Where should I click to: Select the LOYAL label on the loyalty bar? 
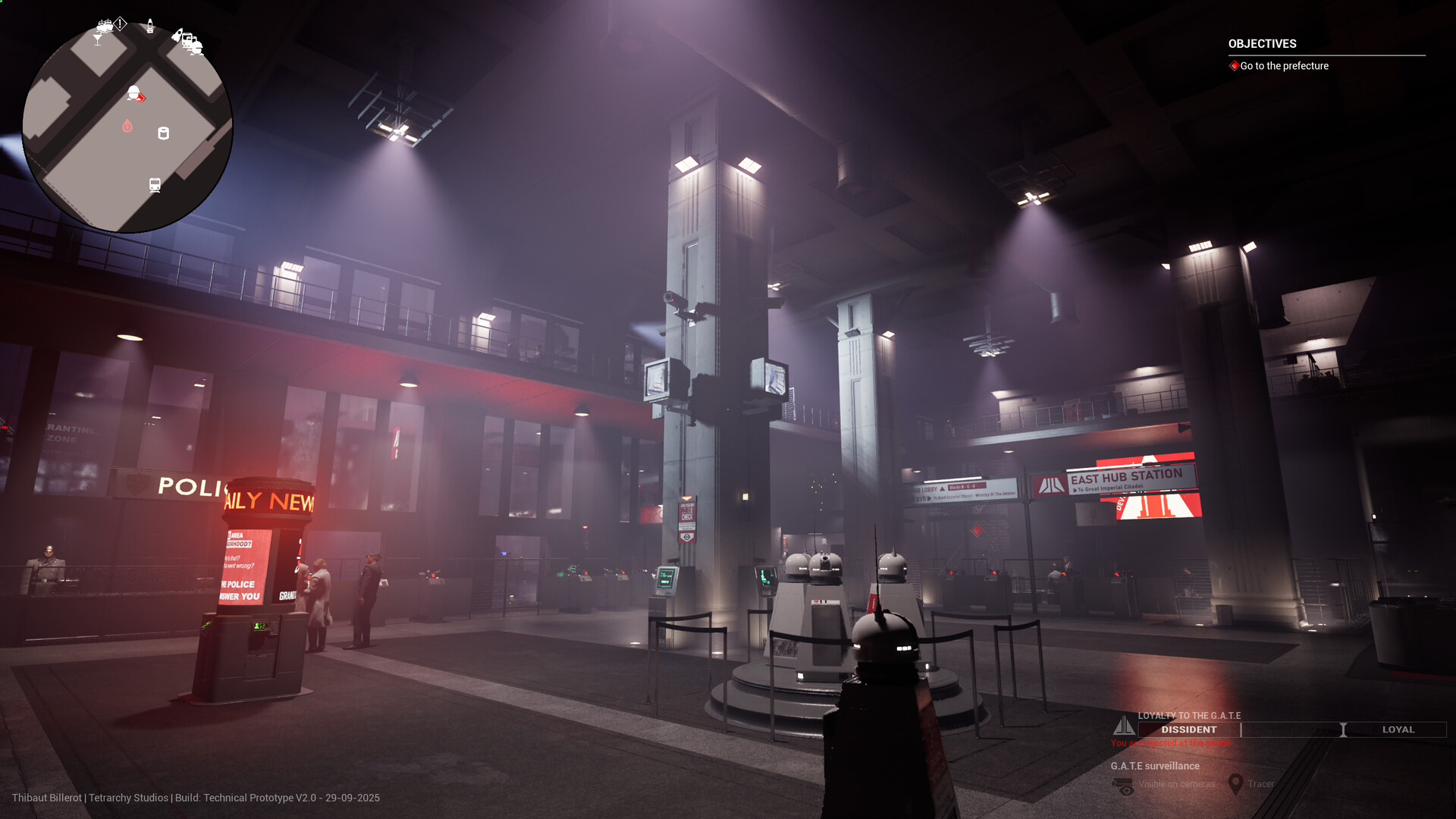coord(1398,730)
